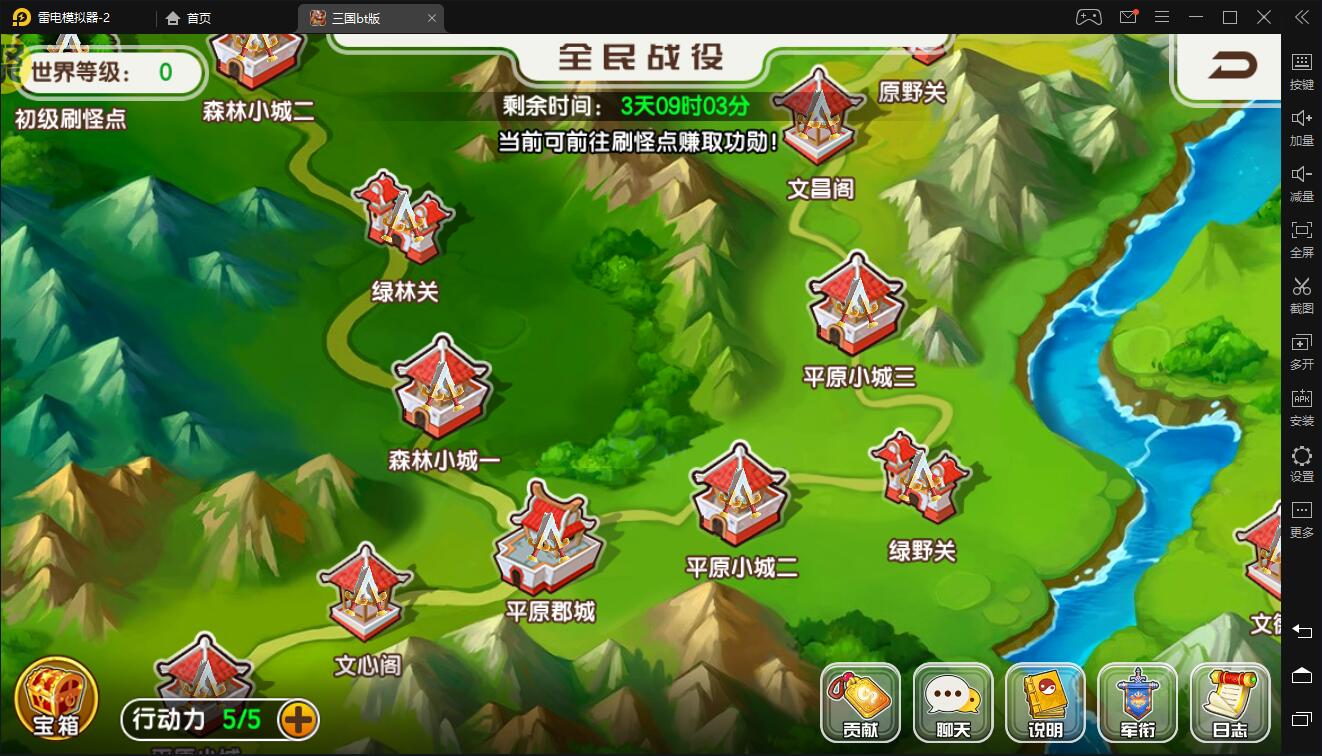Open the 宝箱 treasure chest

(55, 698)
